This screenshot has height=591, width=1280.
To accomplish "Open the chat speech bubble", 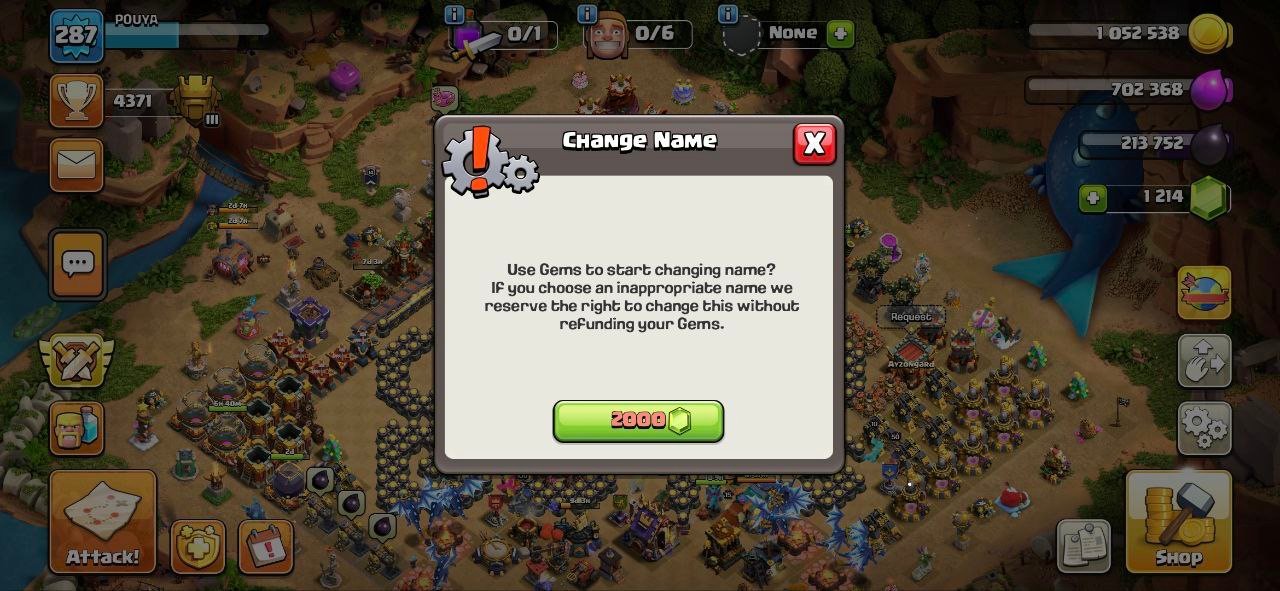I will [77, 264].
